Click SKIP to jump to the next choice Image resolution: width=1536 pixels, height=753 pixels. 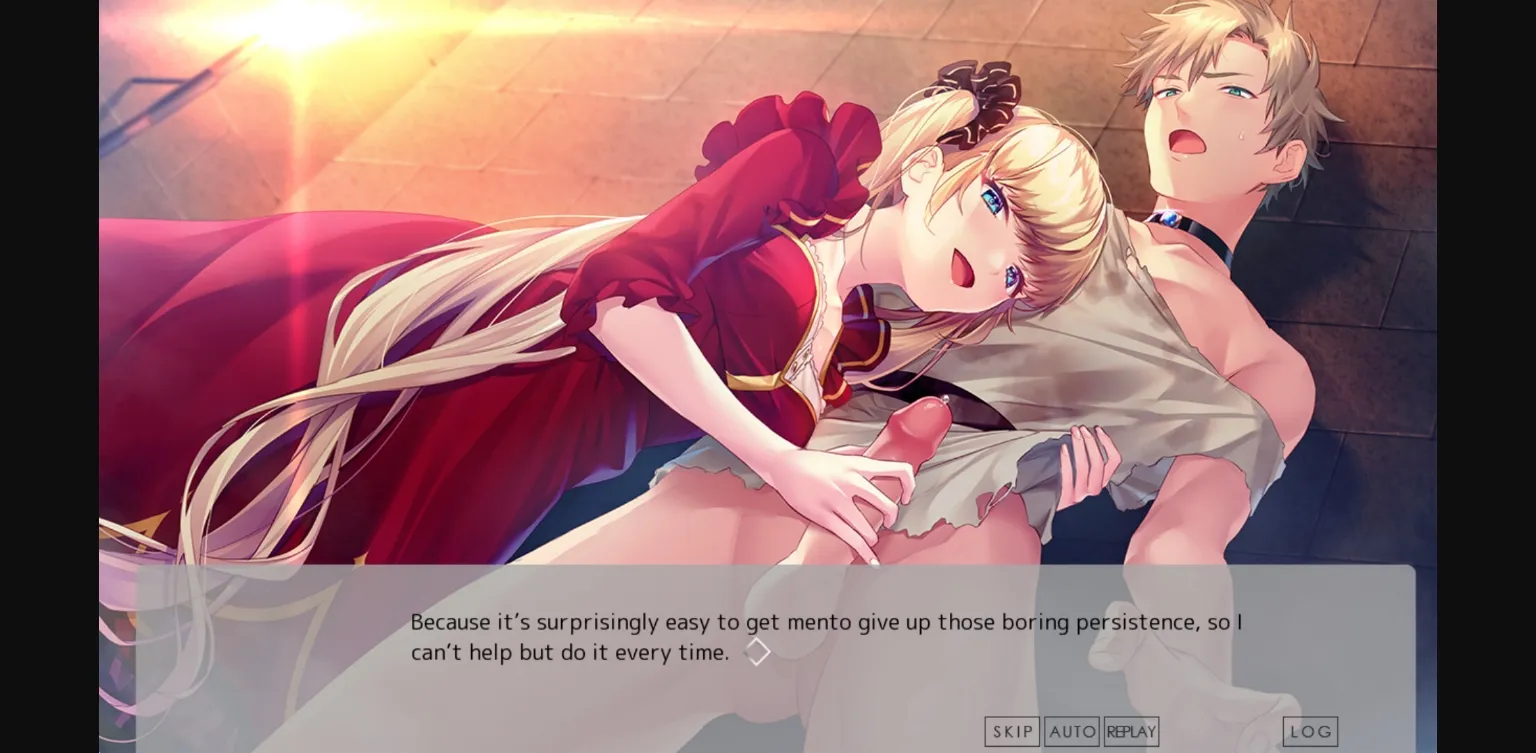pos(1011,731)
